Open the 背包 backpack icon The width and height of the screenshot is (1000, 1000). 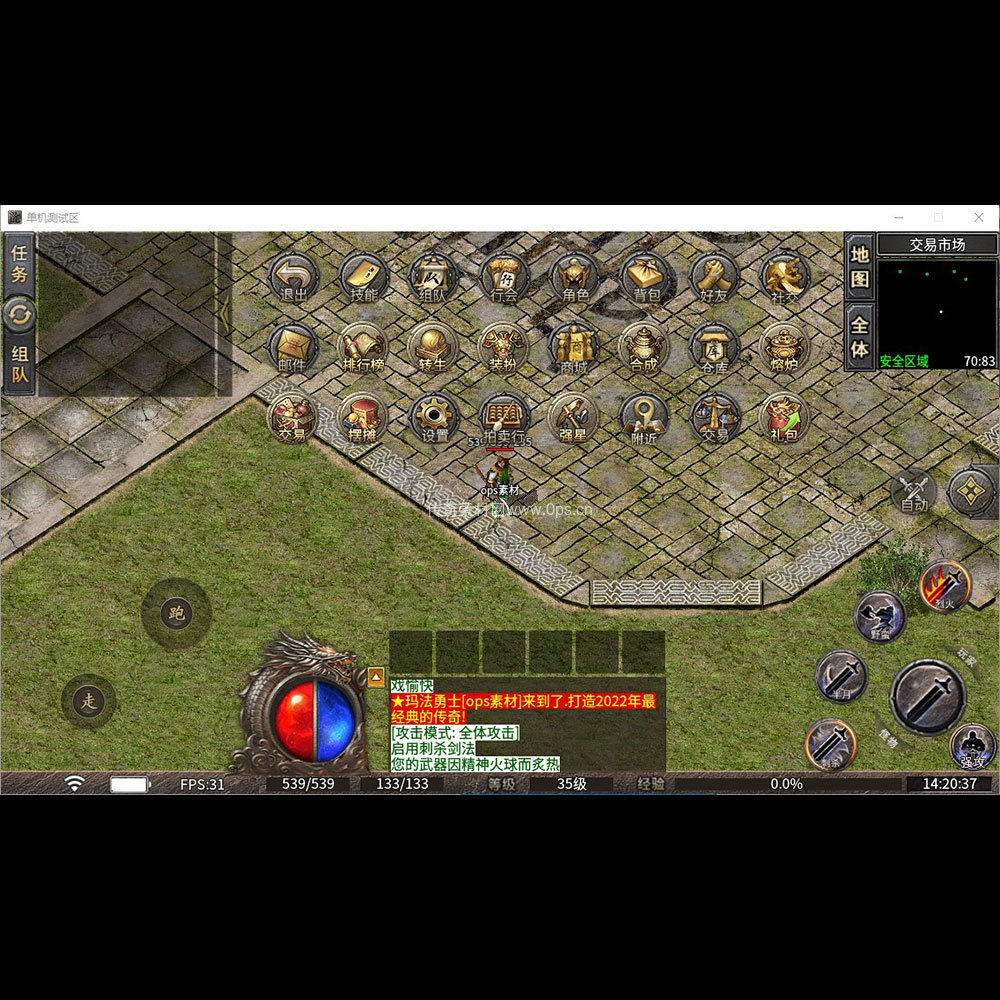tap(645, 276)
